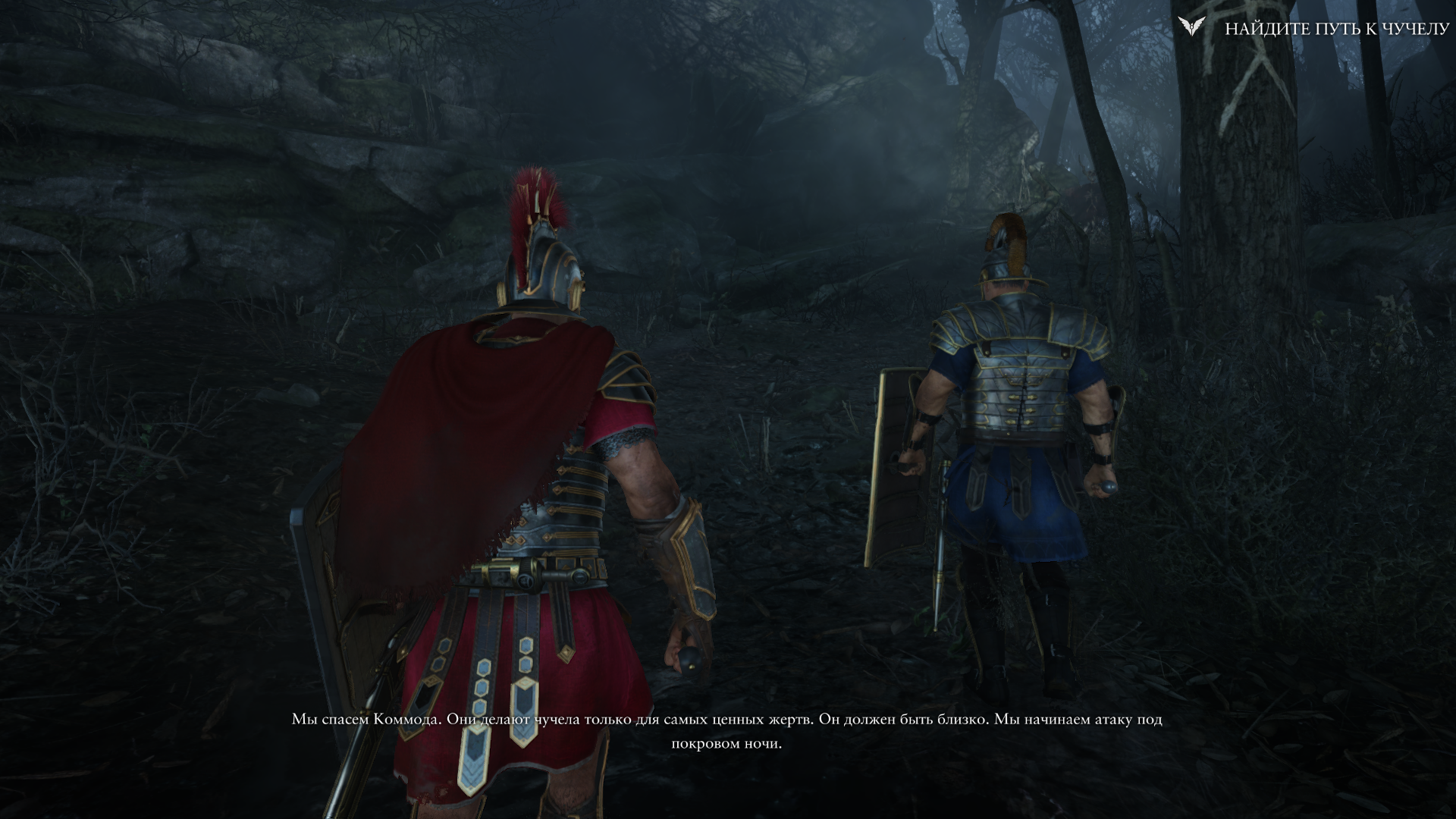Click the eagle emblem beside the objective

click(1192, 27)
